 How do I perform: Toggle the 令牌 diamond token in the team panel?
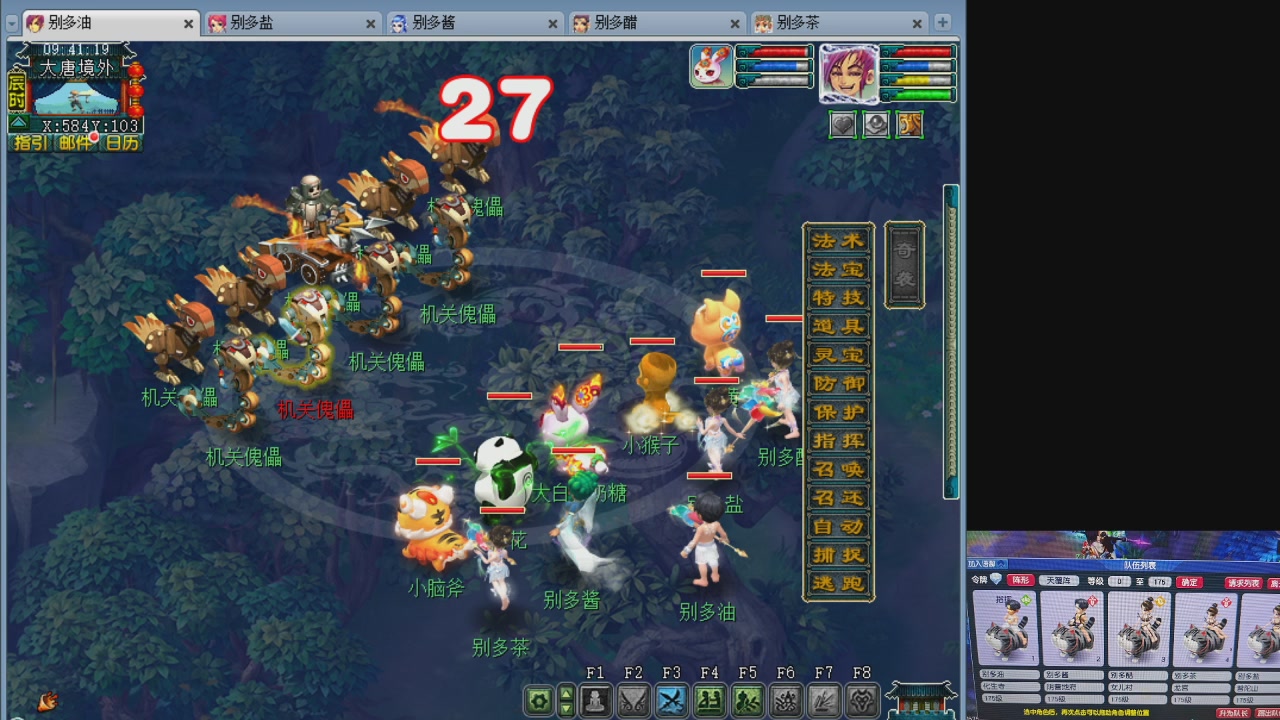[x=996, y=580]
